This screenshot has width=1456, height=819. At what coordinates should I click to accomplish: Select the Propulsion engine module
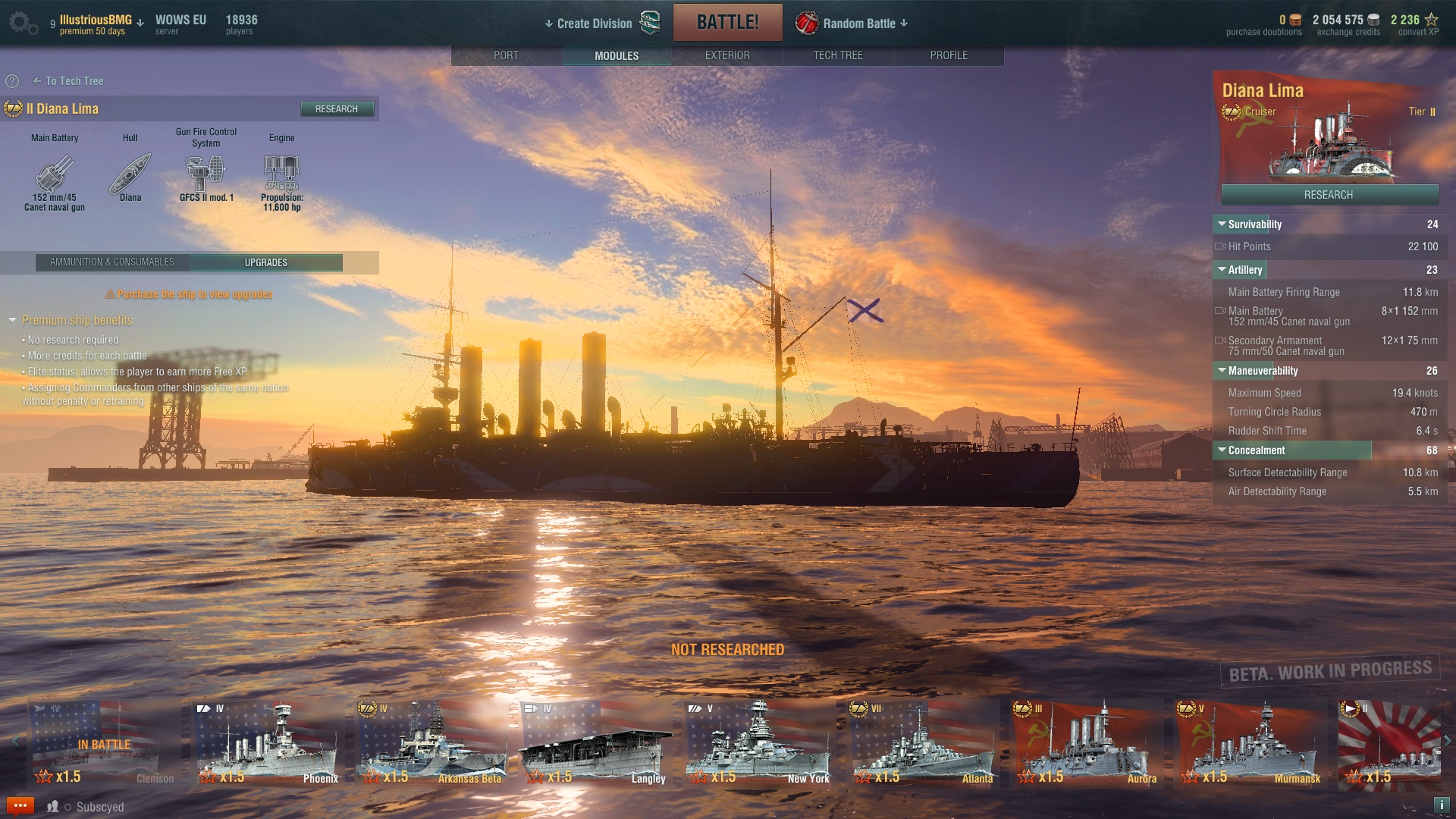coord(282,176)
